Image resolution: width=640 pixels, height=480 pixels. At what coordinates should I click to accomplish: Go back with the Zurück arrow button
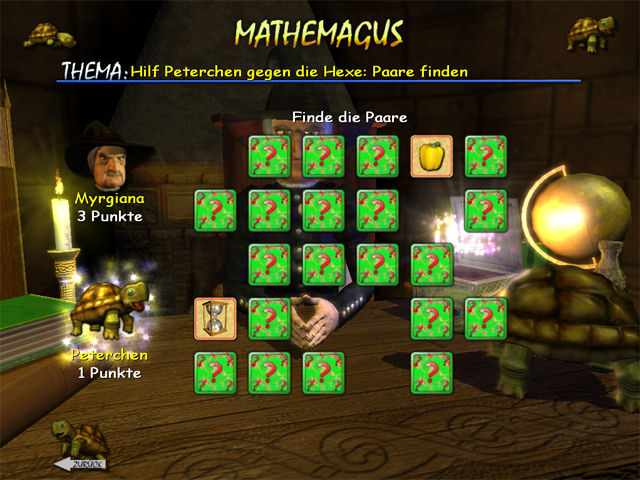pos(80,464)
